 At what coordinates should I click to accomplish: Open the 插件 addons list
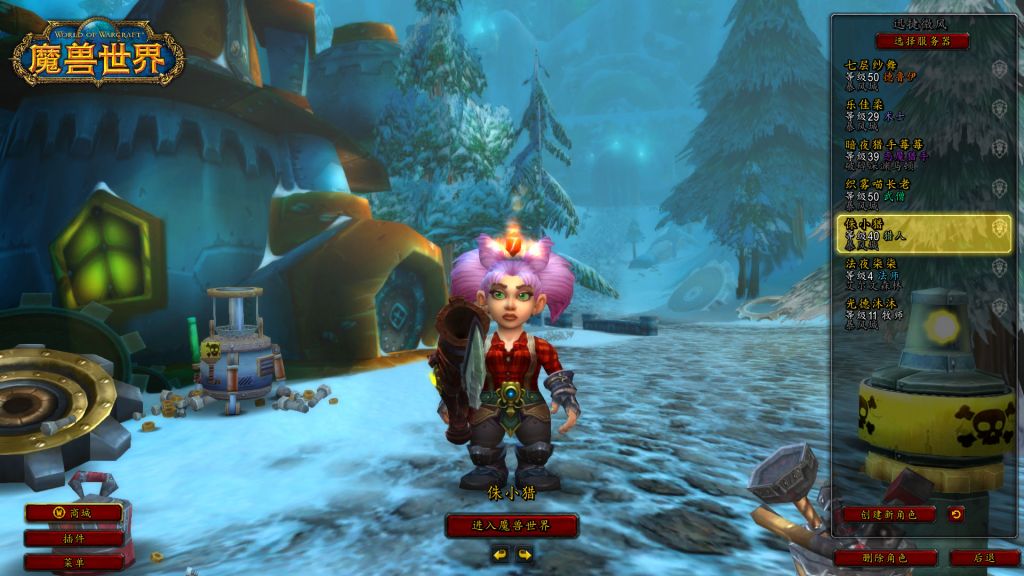[x=74, y=538]
